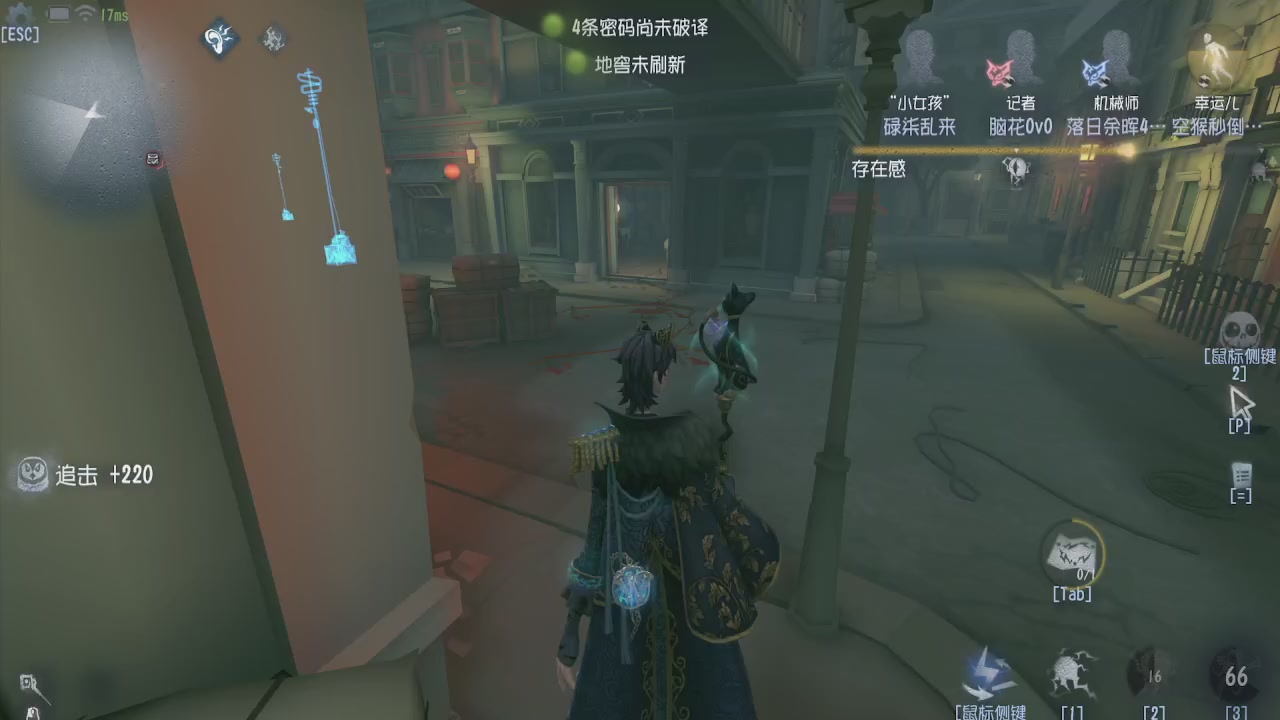Open the skull ability icon on the right
The height and width of the screenshot is (720, 1280).
tap(1240, 330)
